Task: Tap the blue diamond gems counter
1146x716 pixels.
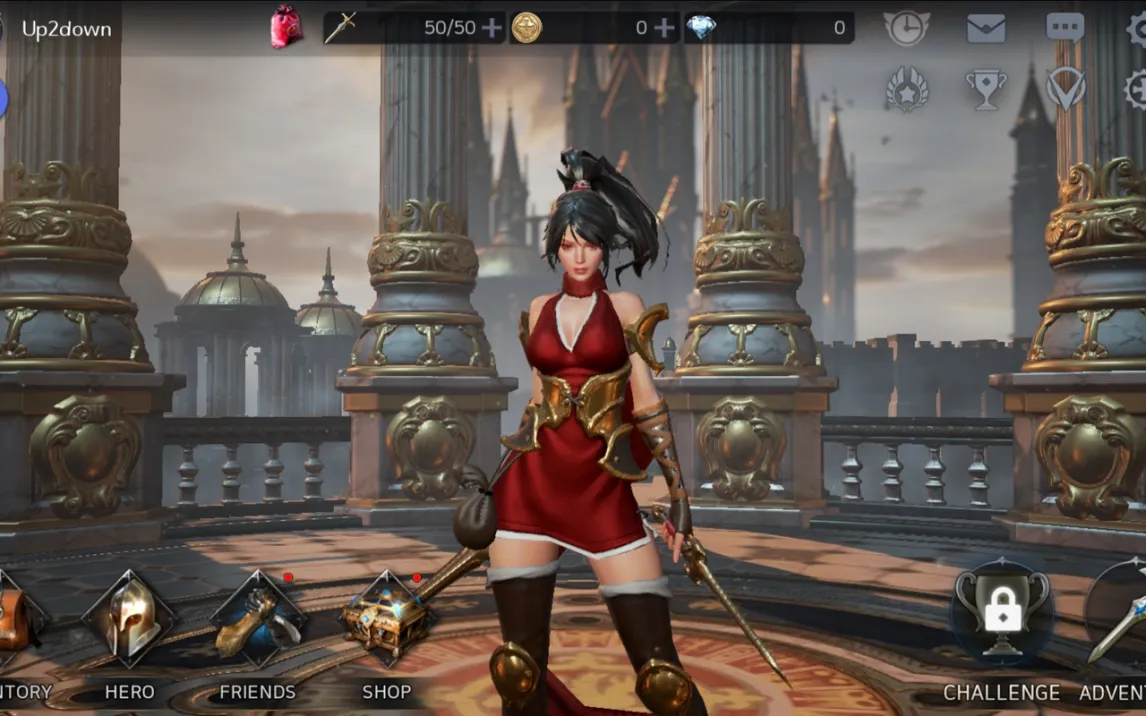Action: tap(768, 28)
